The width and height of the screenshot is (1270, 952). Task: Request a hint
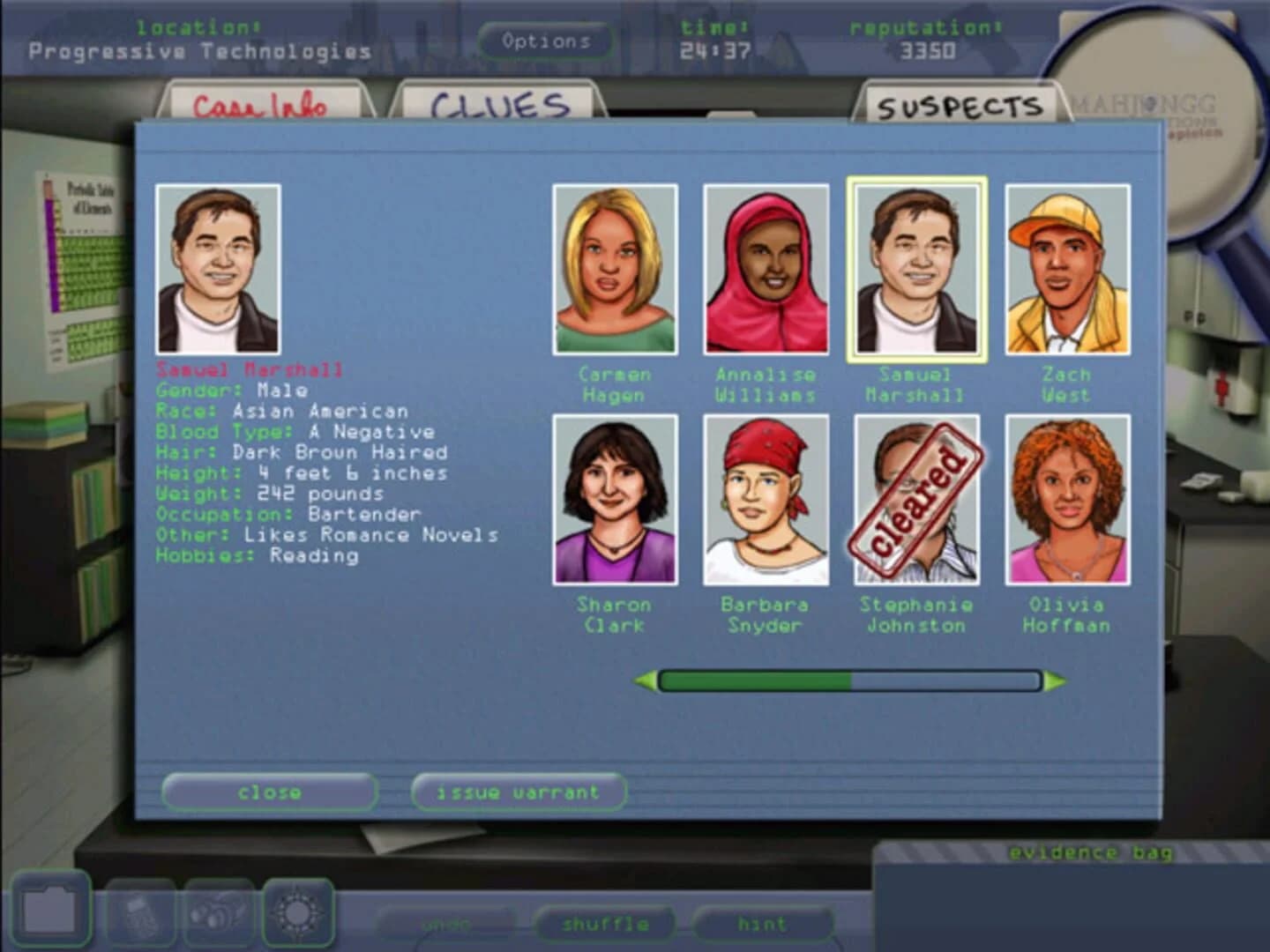[x=764, y=924]
